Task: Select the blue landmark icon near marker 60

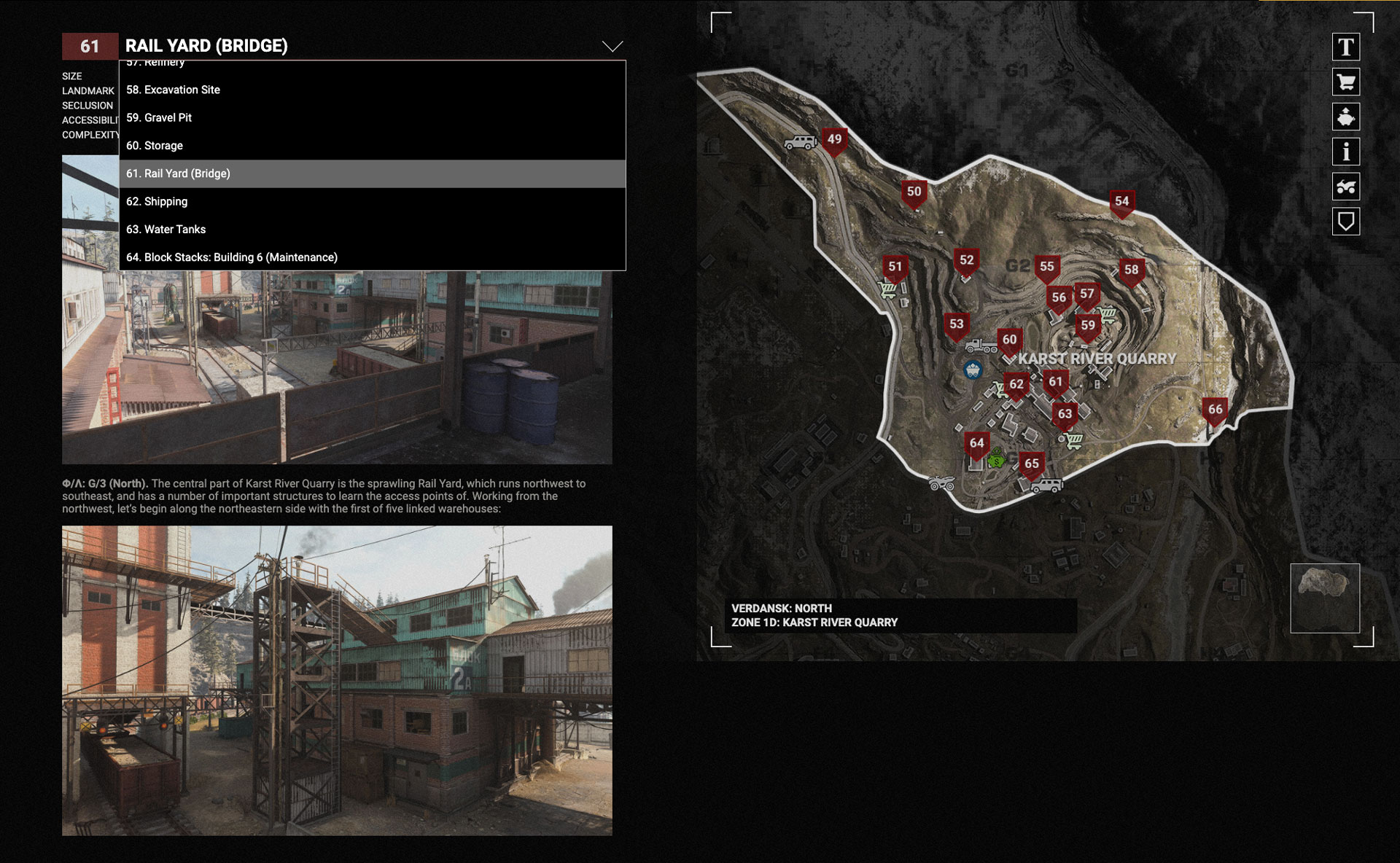Action: pos(971,369)
